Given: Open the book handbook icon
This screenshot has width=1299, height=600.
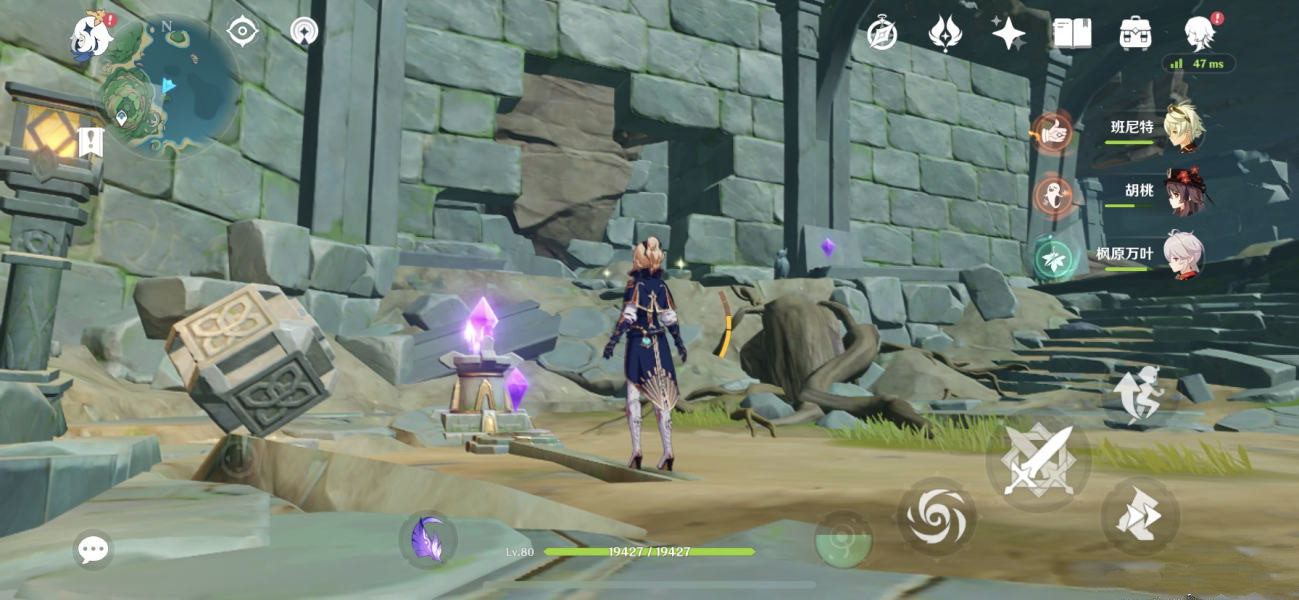Looking at the screenshot, I should pyautogui.click(x=1072, y=34).
